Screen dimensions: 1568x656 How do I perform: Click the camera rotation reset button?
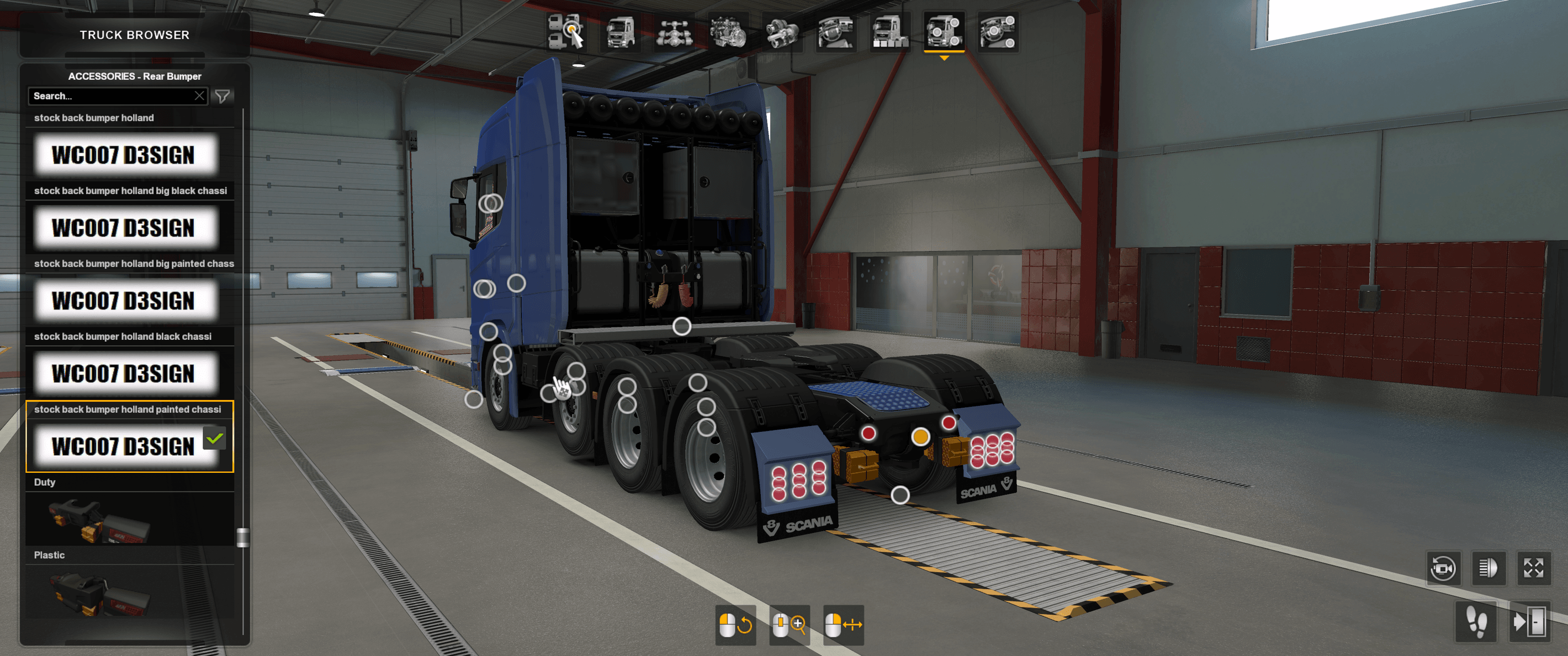coord(1444,569)
